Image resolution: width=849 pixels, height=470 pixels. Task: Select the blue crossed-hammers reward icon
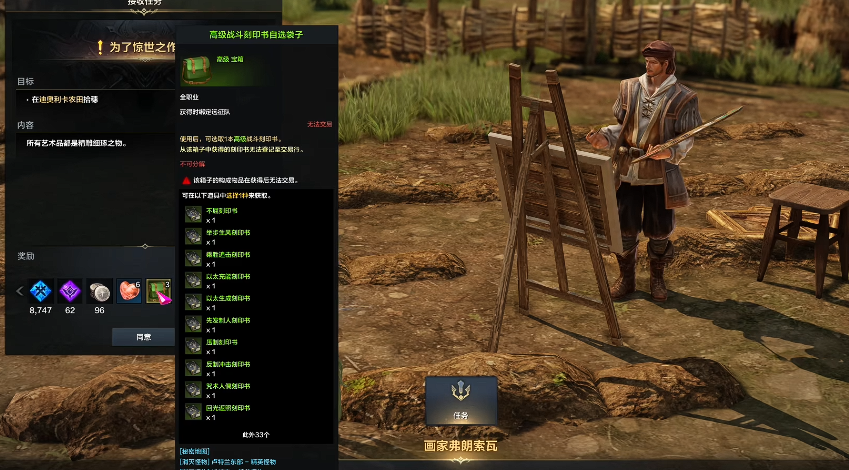41,291
